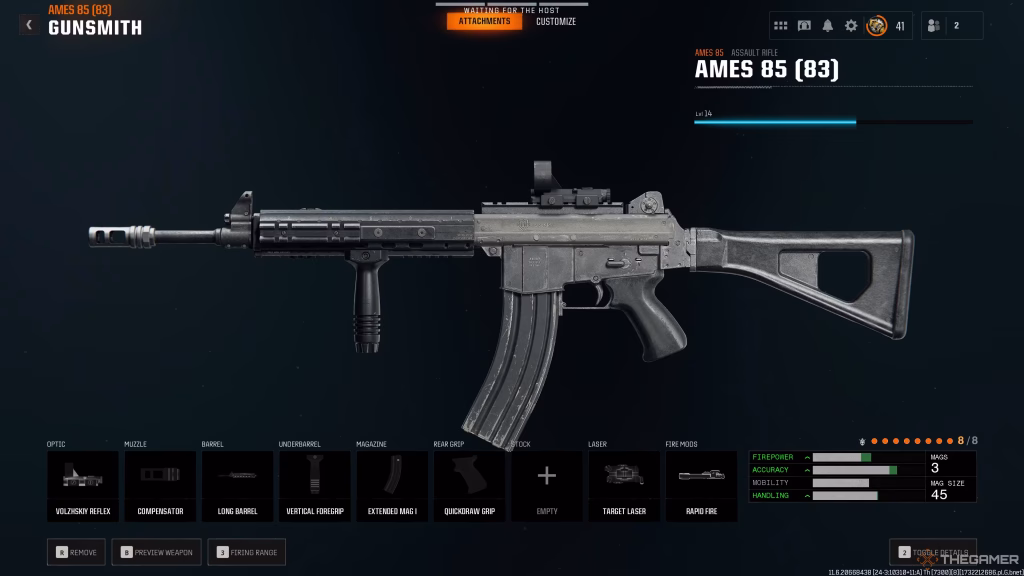Click the Quickdraw Grip rear grip slot
This screenshot has height=576, width=1024.
[469, 486]
